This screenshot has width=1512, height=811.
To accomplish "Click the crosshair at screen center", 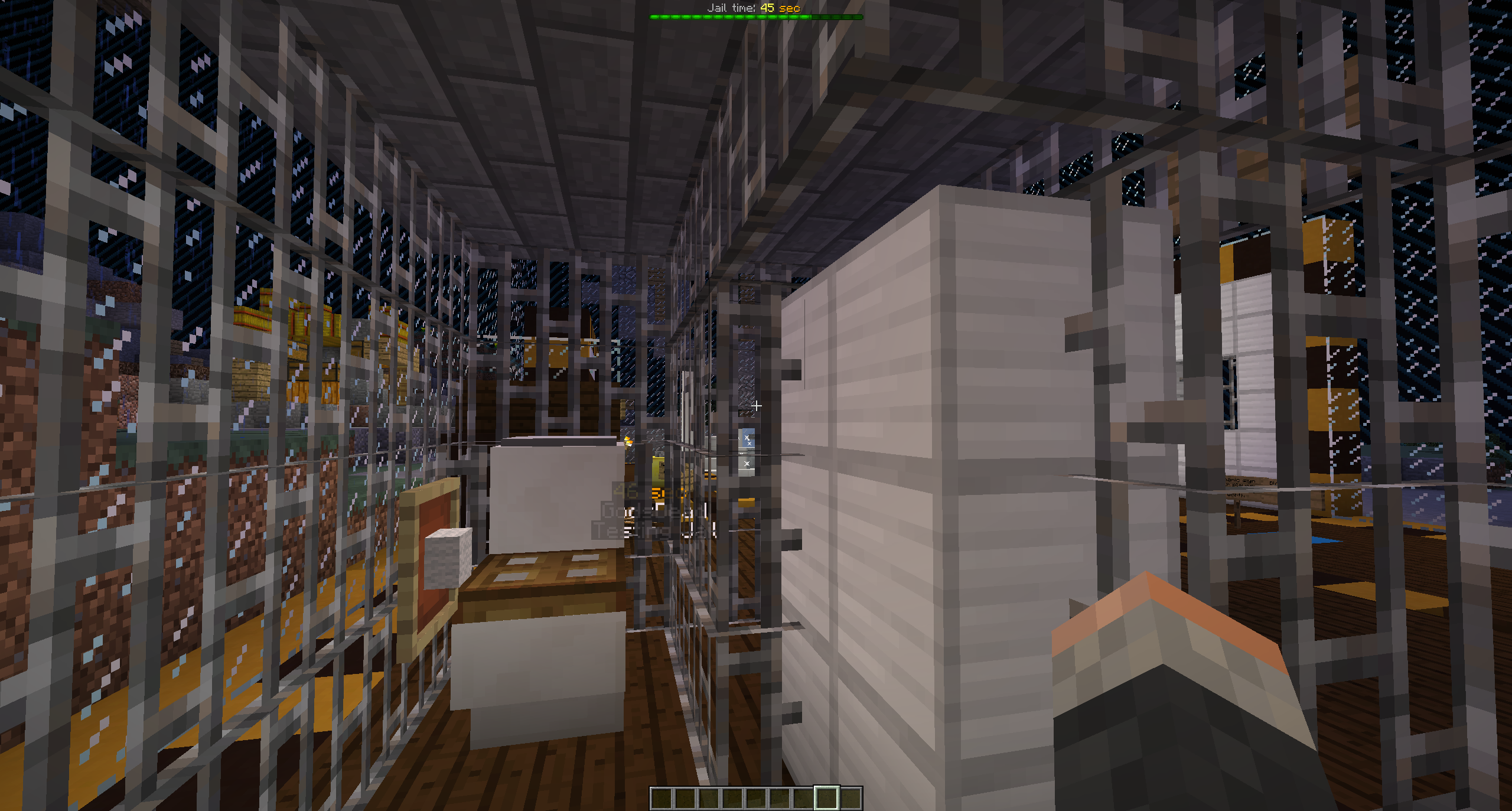I will click(x=757, y=406).
